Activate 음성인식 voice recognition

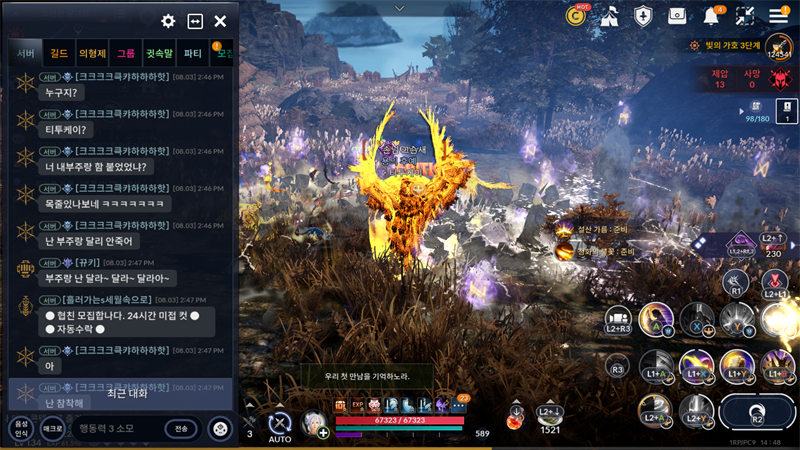point(20,429)
